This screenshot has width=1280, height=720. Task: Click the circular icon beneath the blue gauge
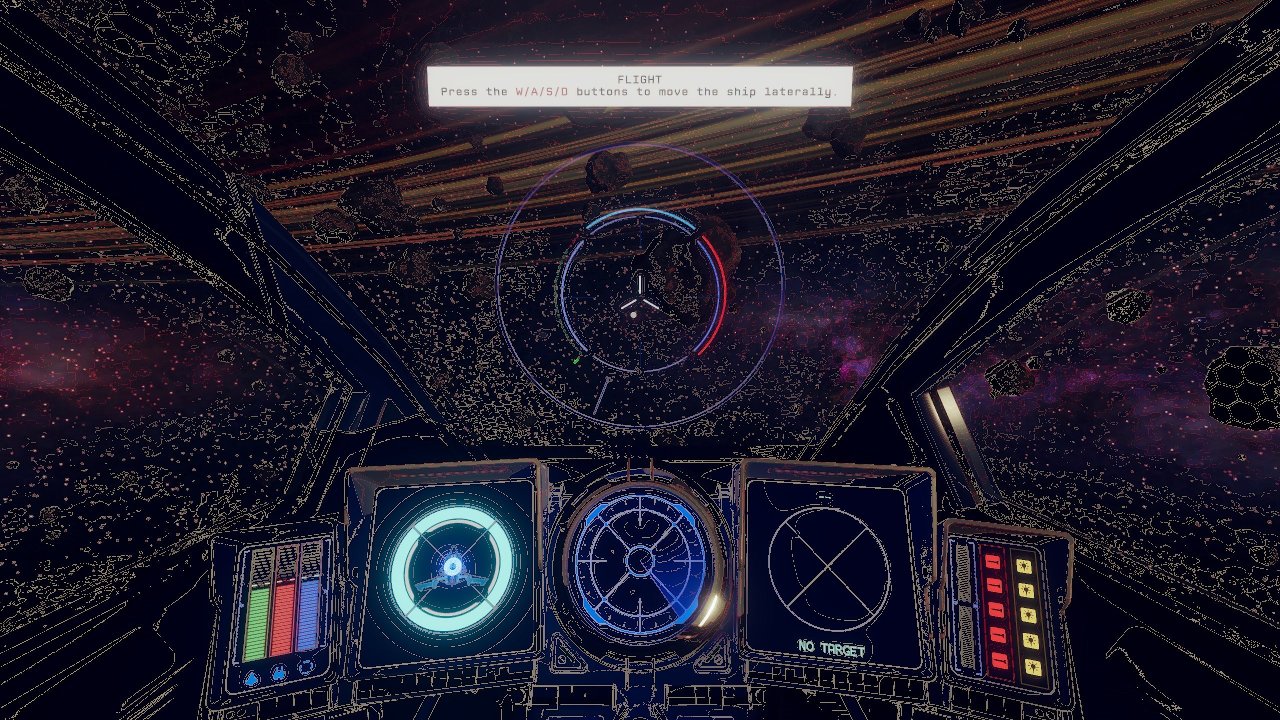click(306, 666)
